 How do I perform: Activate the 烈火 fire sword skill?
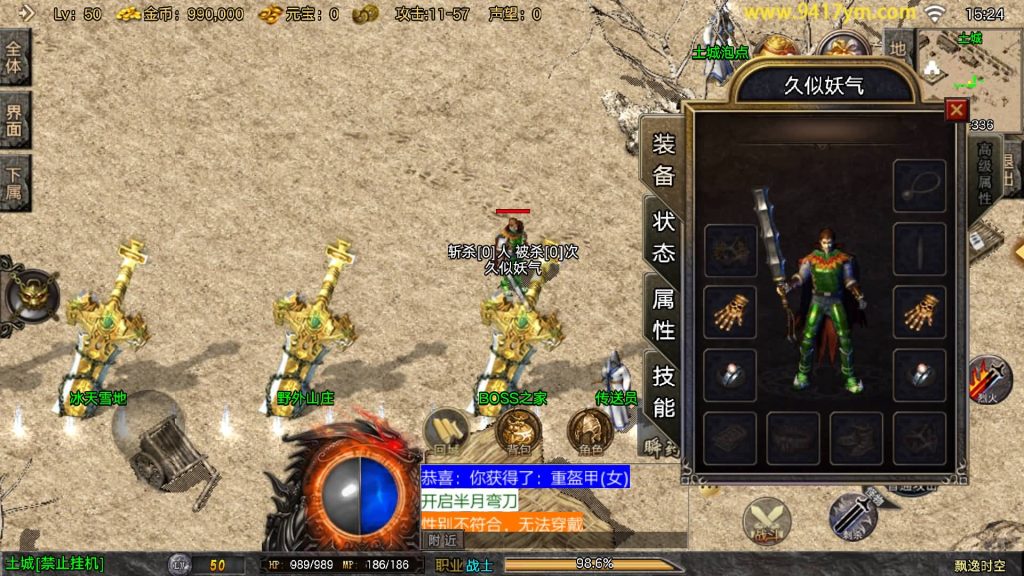click(988, 378)
